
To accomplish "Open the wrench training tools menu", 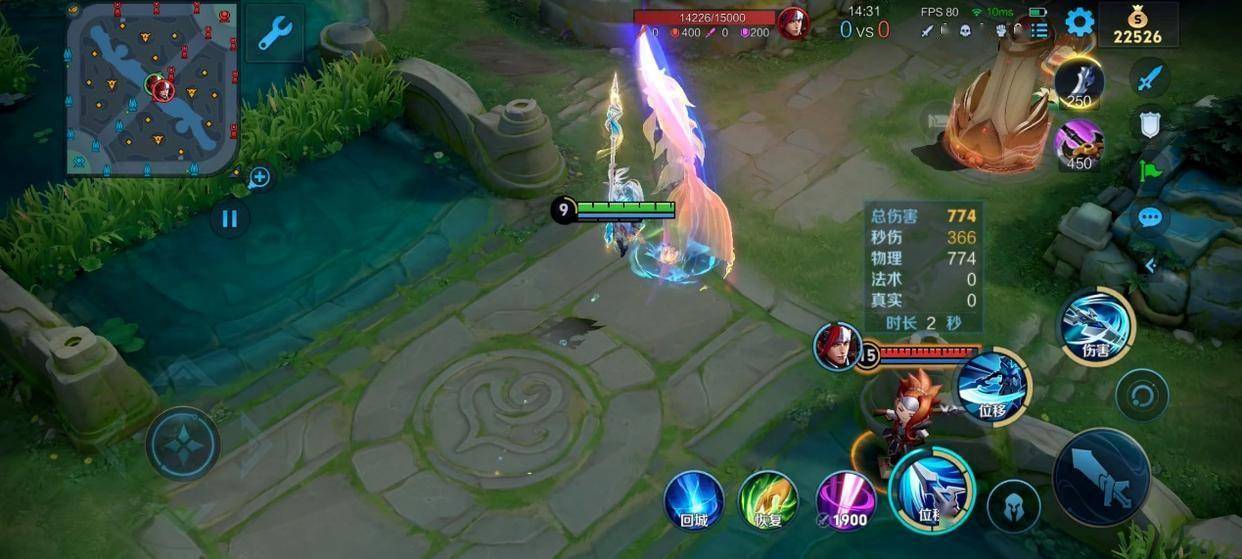I will coord(274,33).
